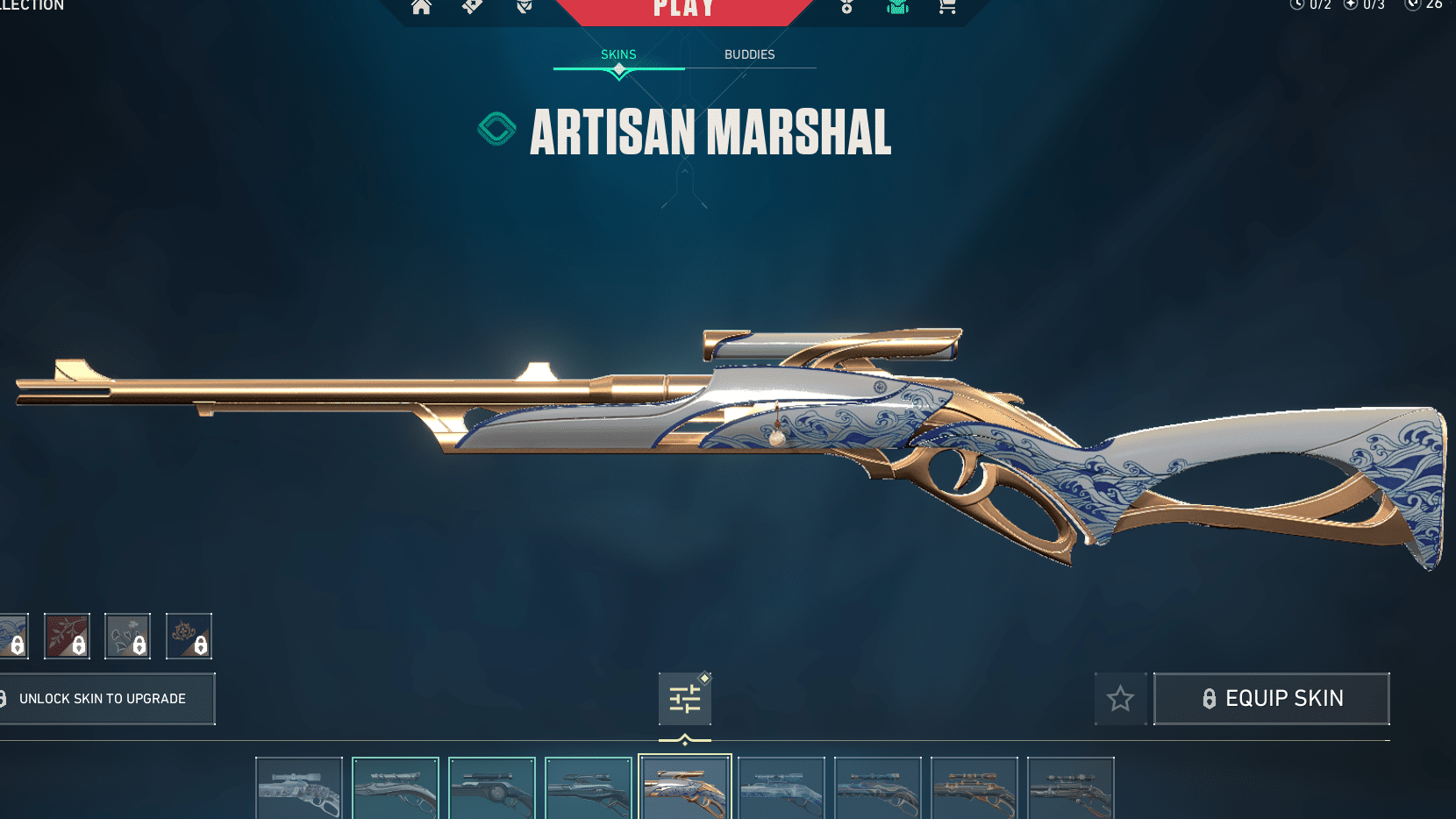
Task: Toggle the red floral variant swatch
Action: tap(67, 636)
